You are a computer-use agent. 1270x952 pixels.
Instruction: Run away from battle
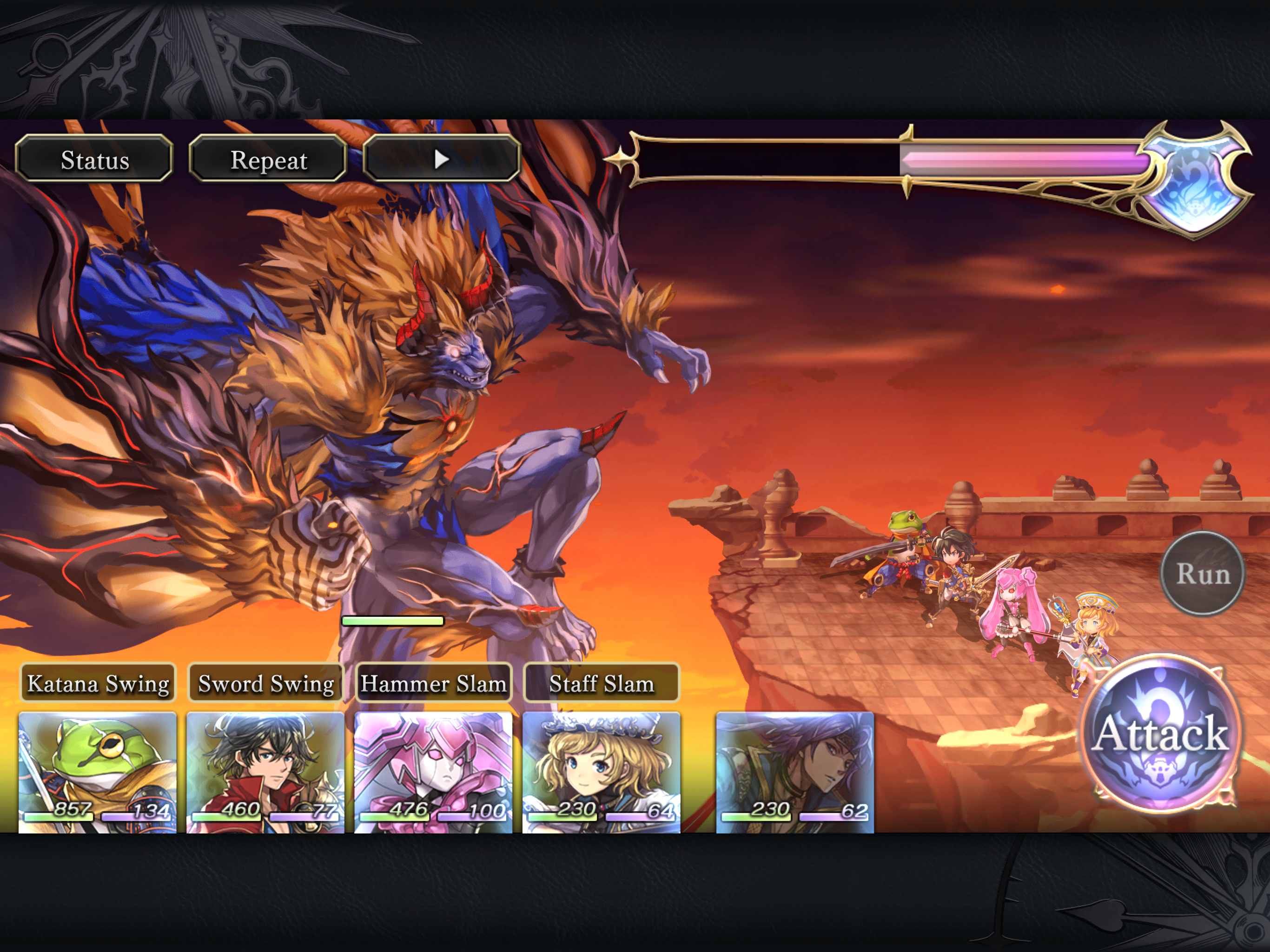pyautogui.click(x=1202, y=574)
